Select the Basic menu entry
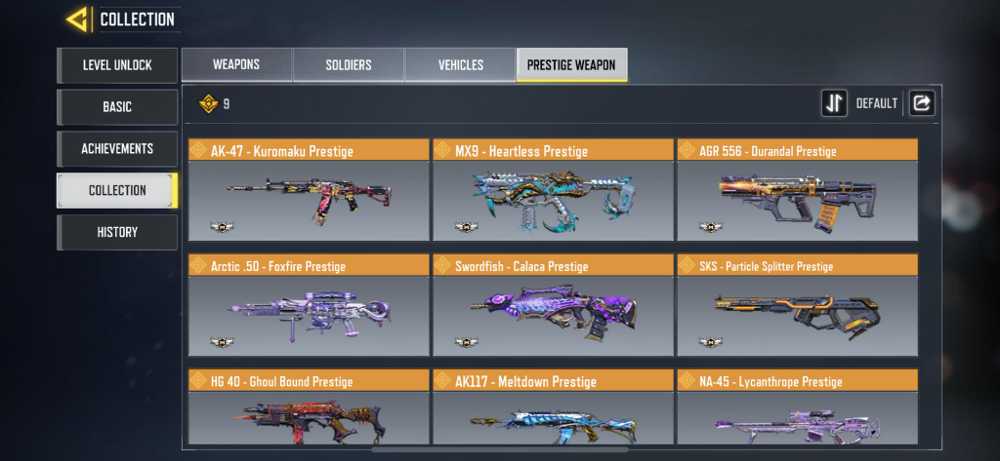Screen dimensions: 1000x461 point(117,107)
